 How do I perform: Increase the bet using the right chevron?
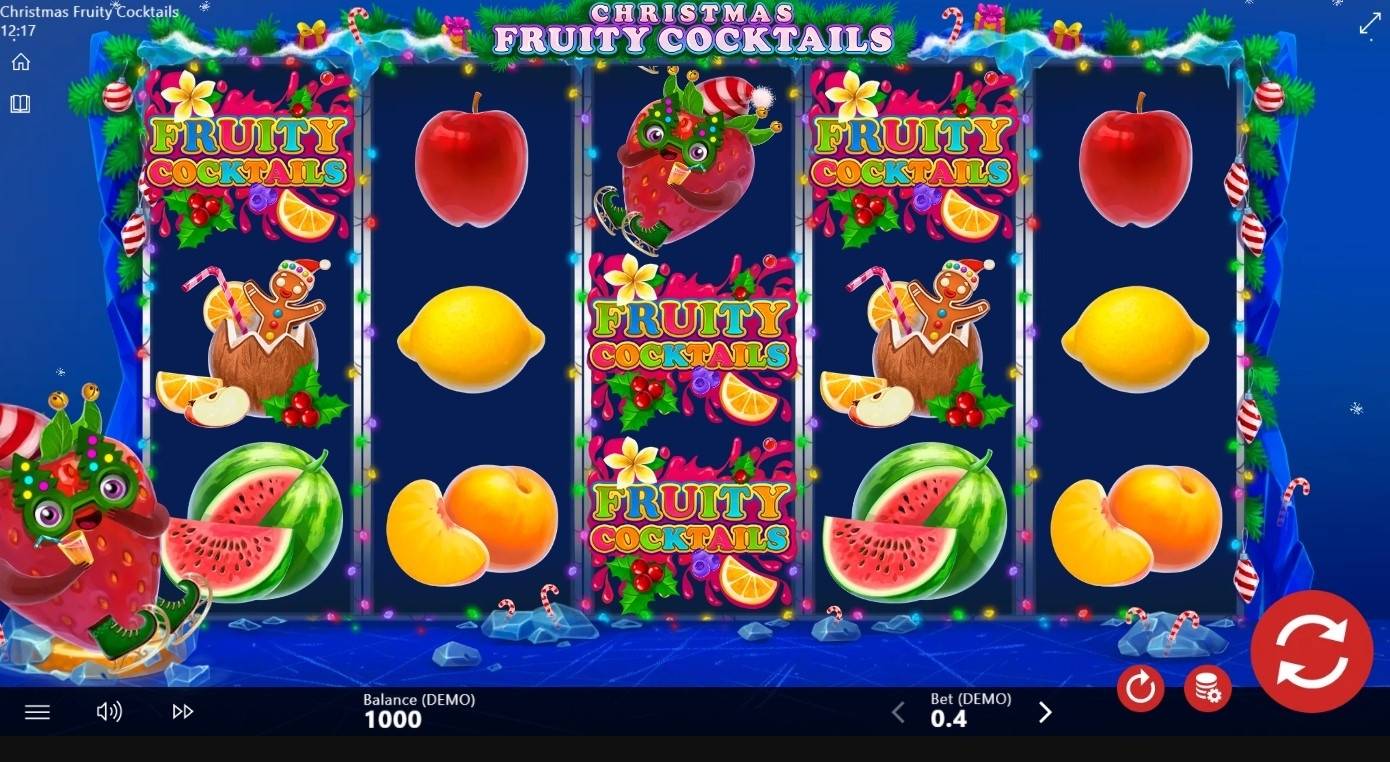[x=1045, y=711]
